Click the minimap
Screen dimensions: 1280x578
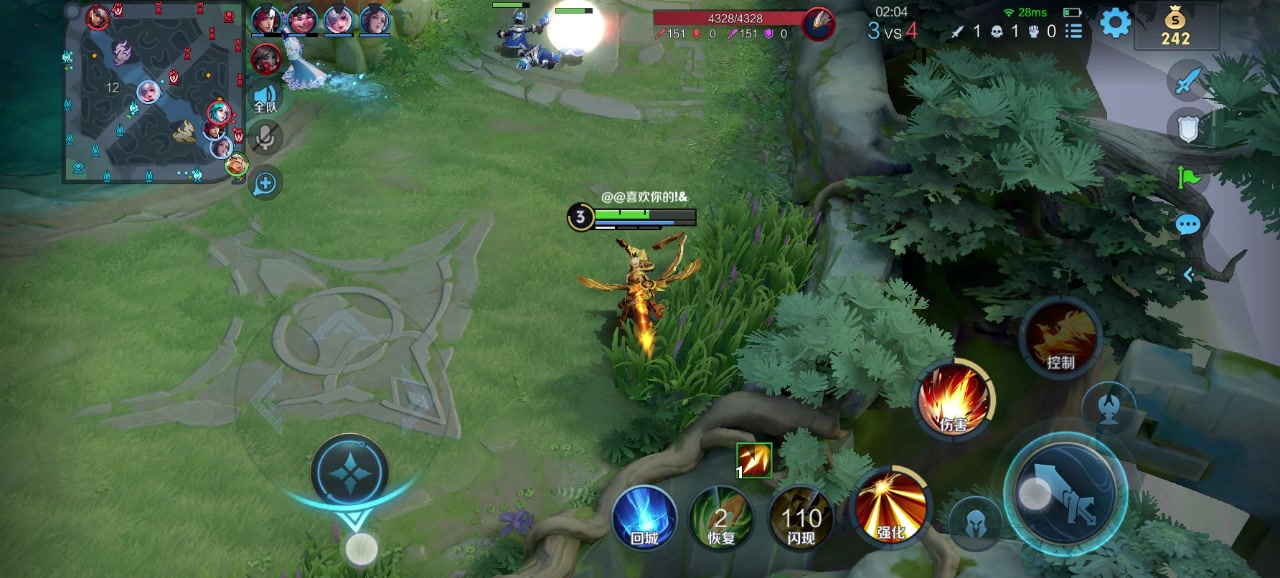(153, 93)
